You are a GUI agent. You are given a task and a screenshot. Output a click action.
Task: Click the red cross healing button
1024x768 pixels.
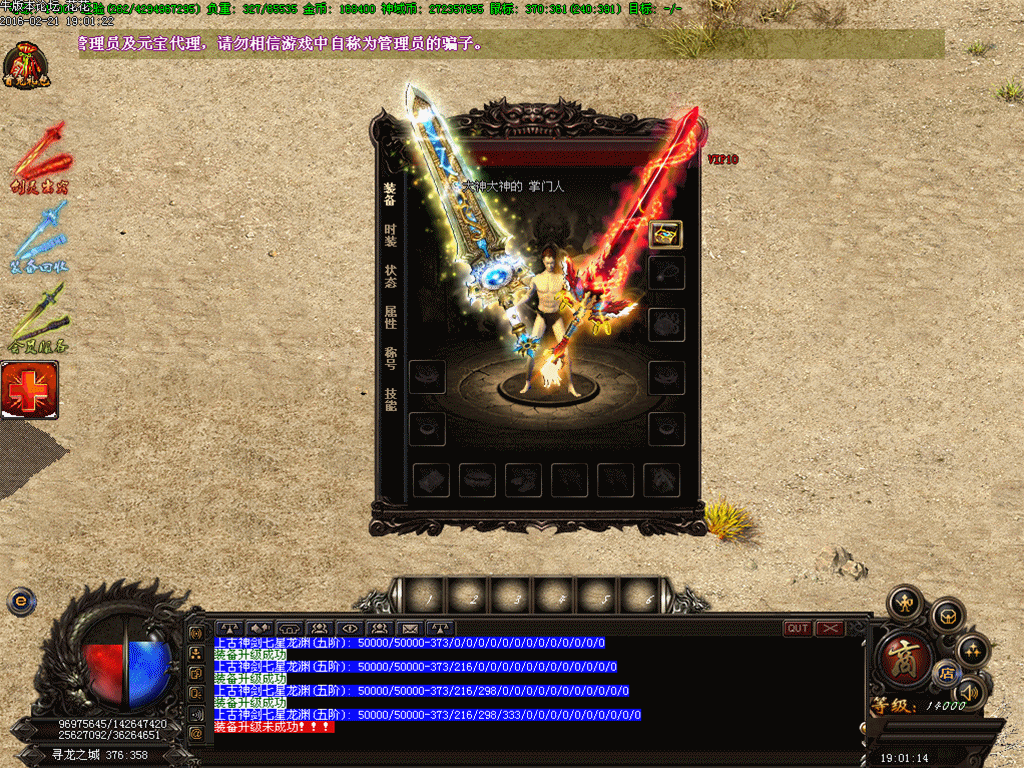pyautogui.click(x=29, y=390)
